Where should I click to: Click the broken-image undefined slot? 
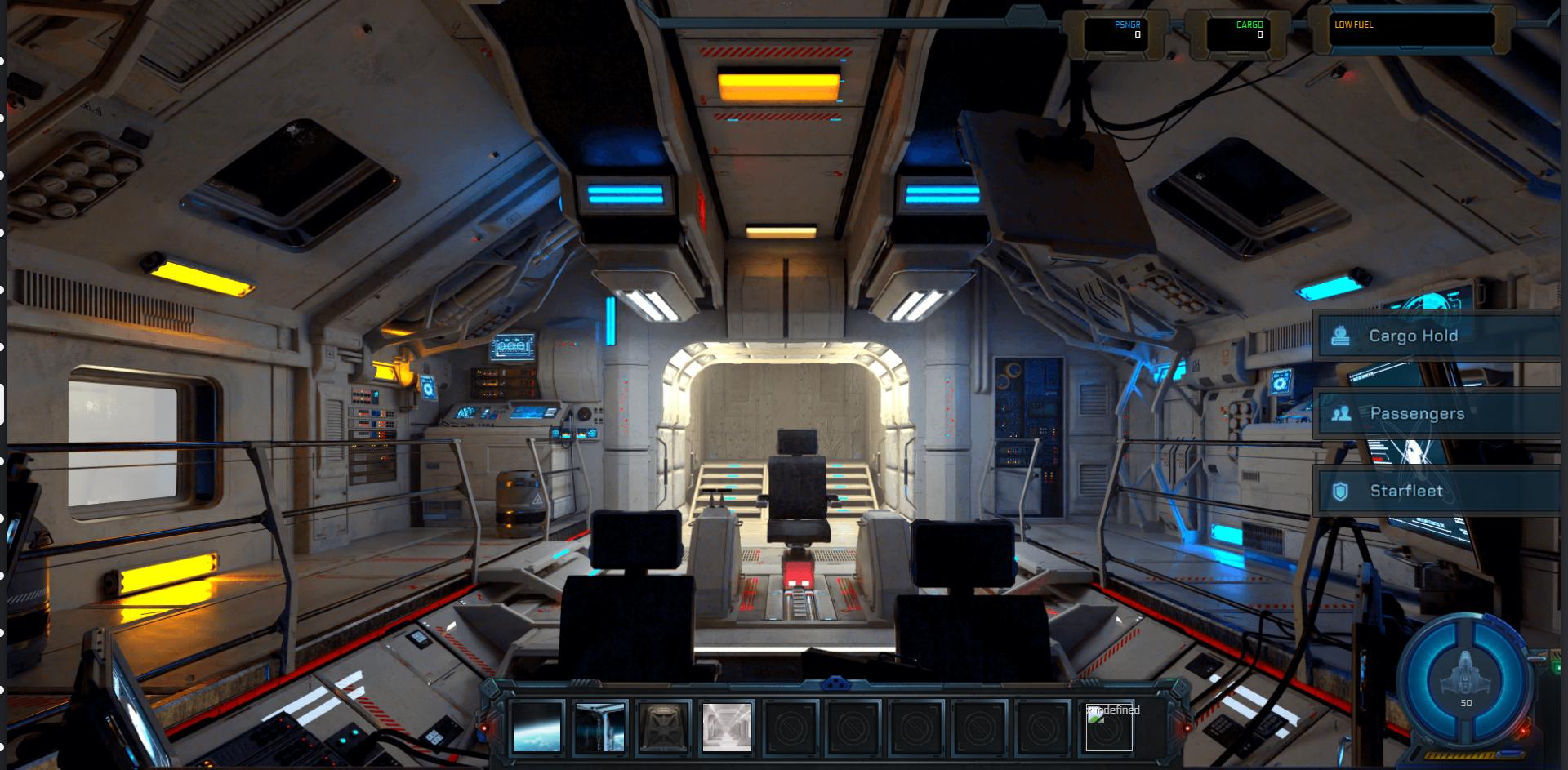pos(1108,727)
